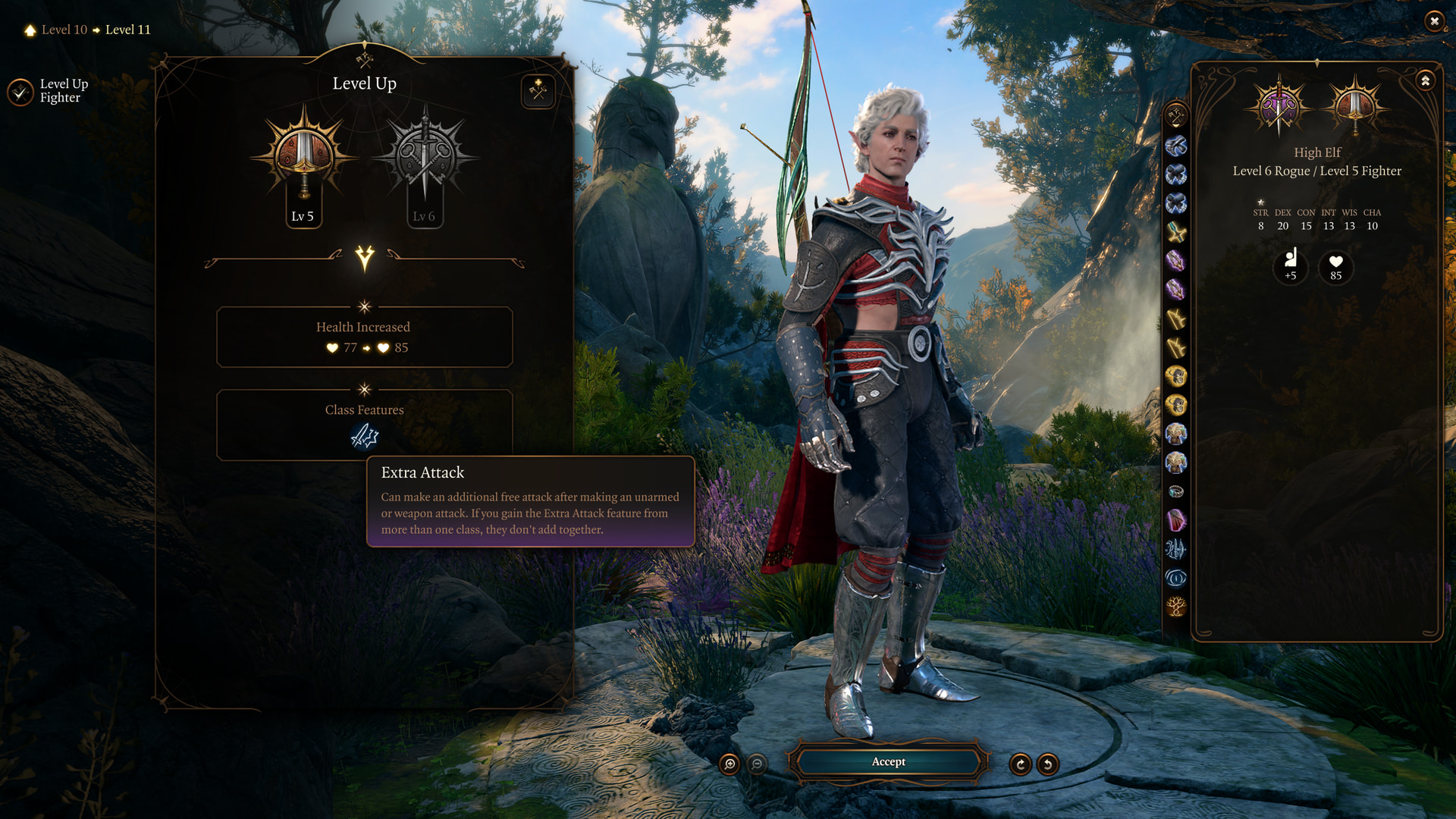Click the eye icon in feature list
This screenshot has width=1456, height=819.
[1176, 579]
